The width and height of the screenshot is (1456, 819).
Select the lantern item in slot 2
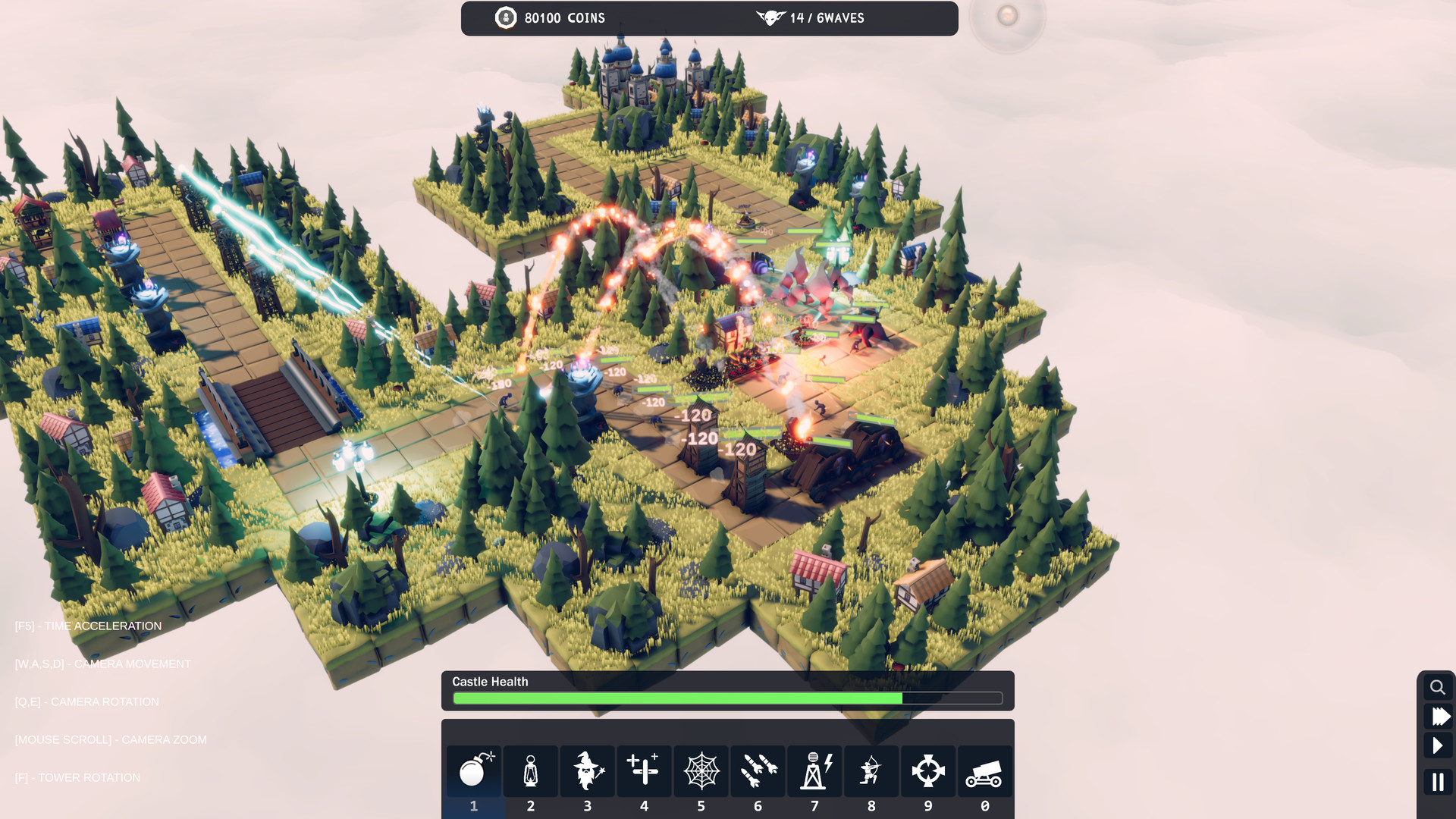(530, 770)
